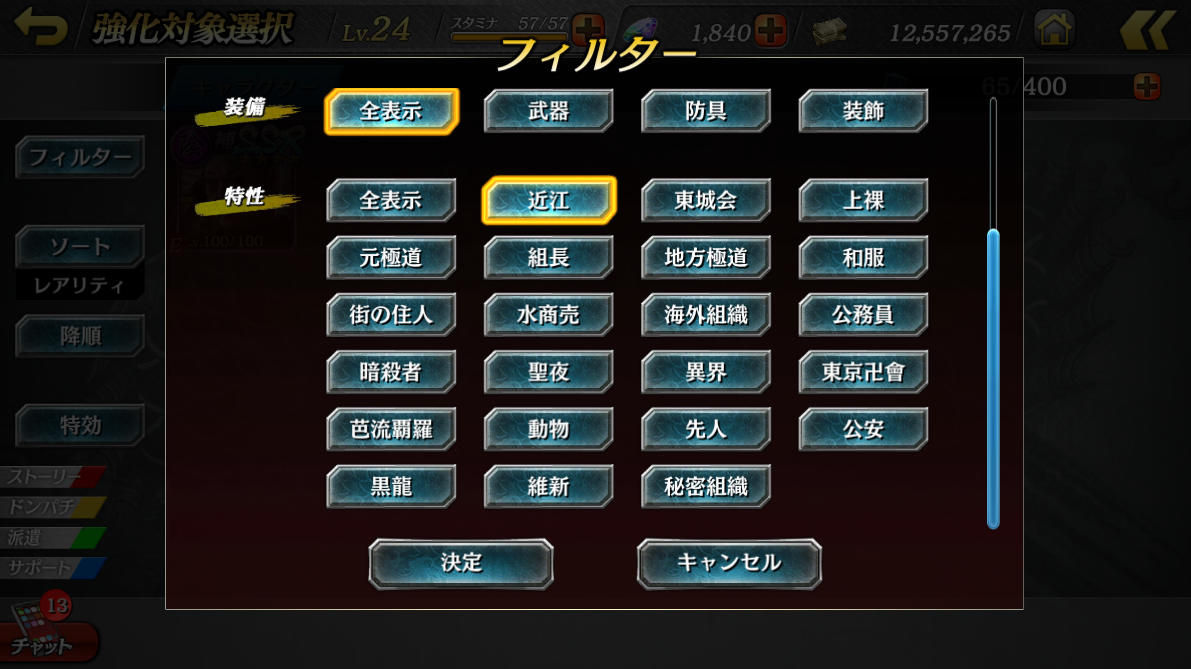Select the 地方極道 trait filter
Image resolution: width=1191 pixels, height=669 pixels.
(x=706, y=258)
